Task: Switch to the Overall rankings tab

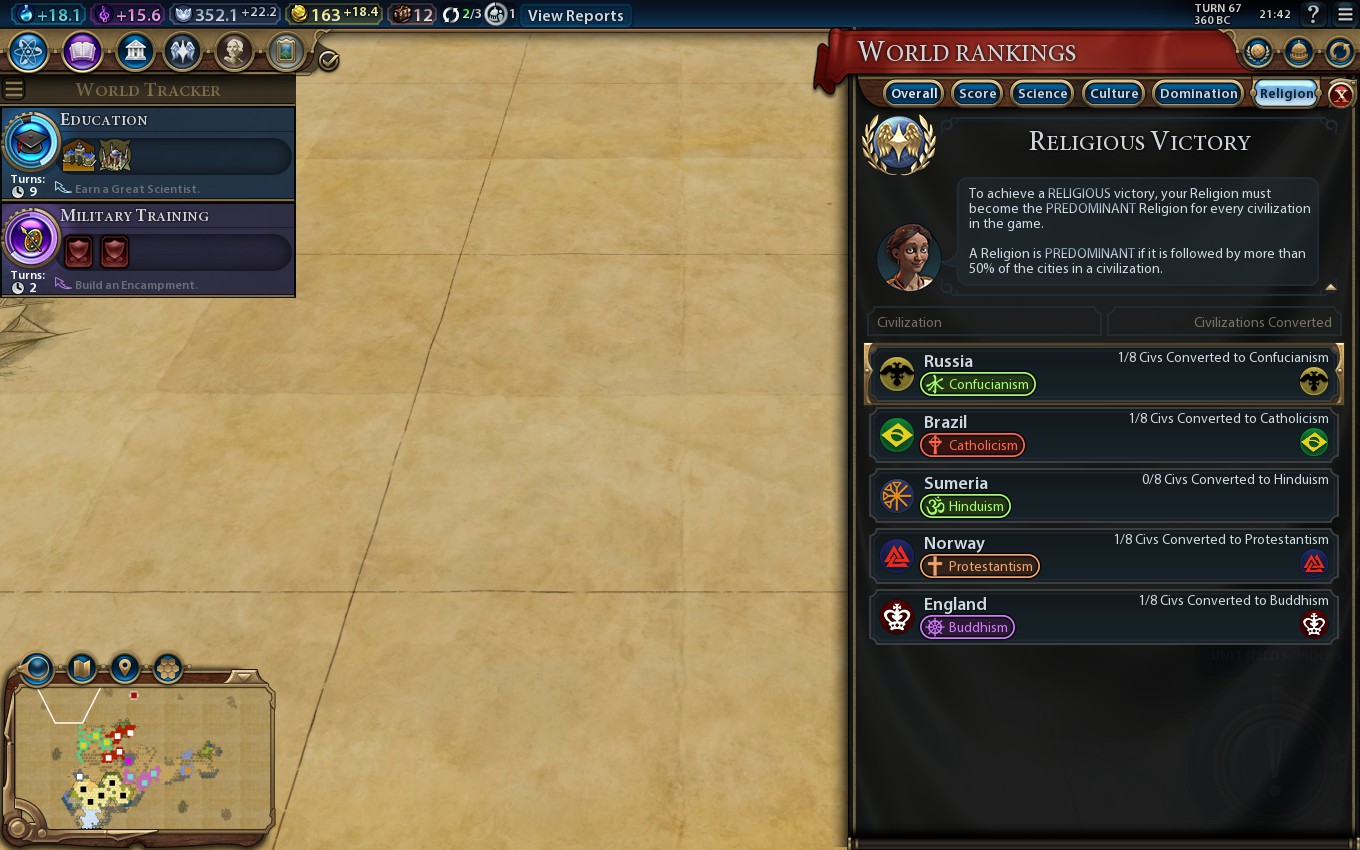Action: [x=913, y=93]
